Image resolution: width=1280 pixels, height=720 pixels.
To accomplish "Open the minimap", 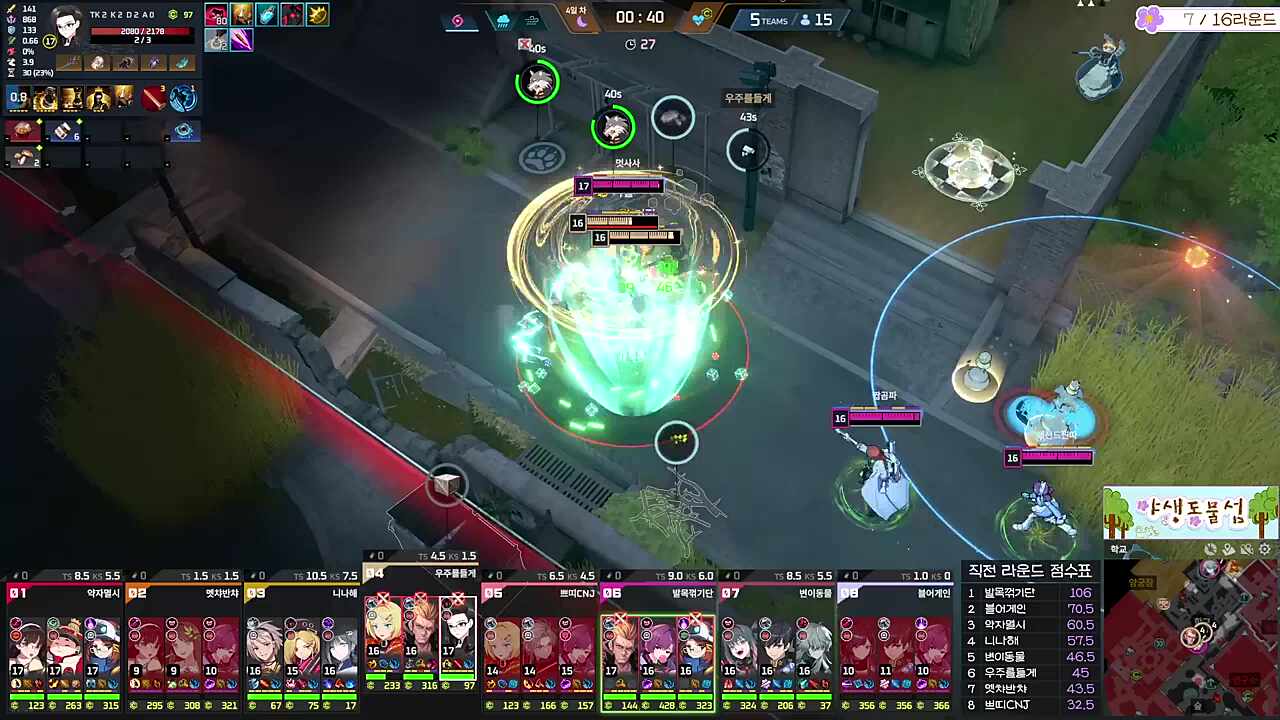I will [1190, 635].
